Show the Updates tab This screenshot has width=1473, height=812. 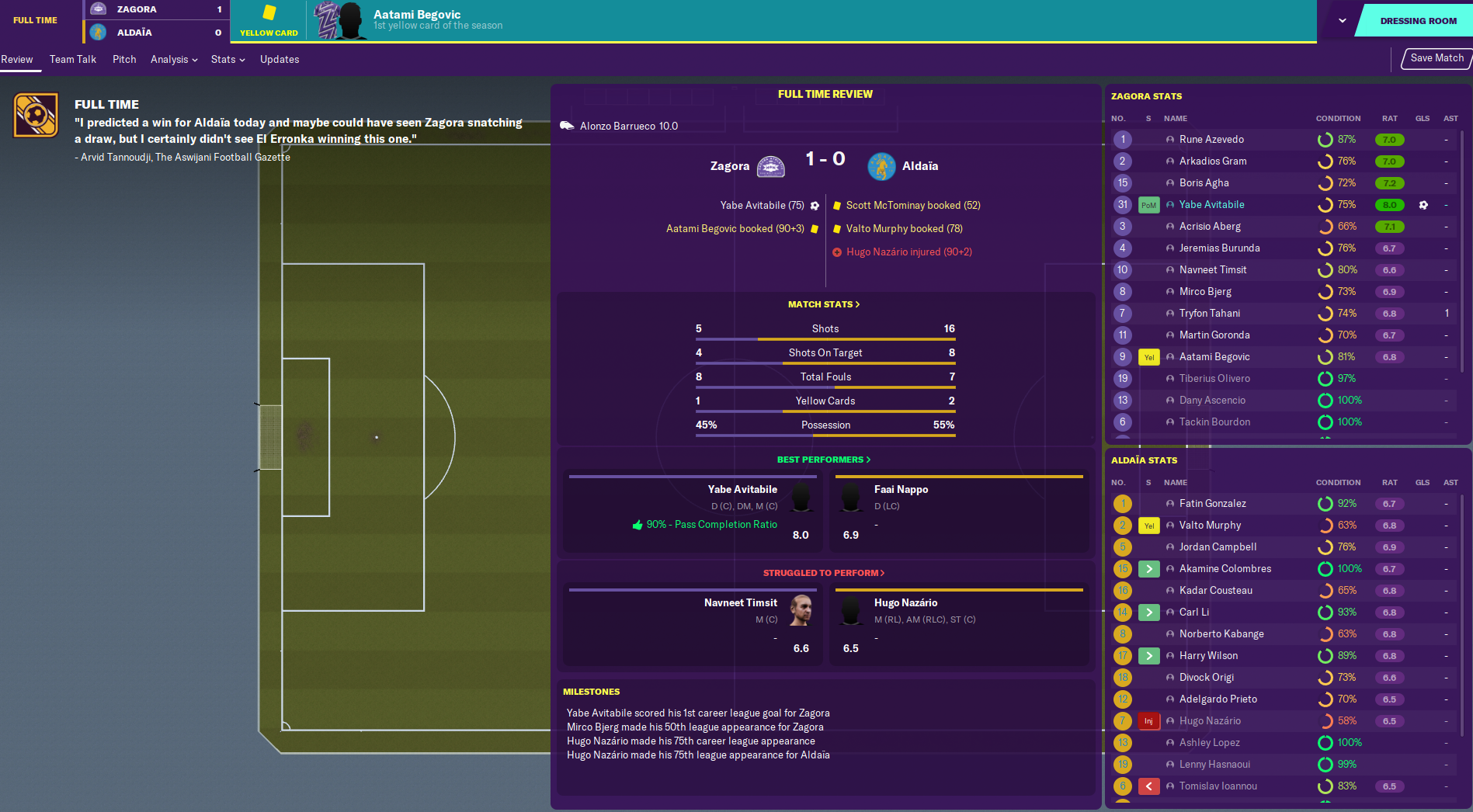280,60
